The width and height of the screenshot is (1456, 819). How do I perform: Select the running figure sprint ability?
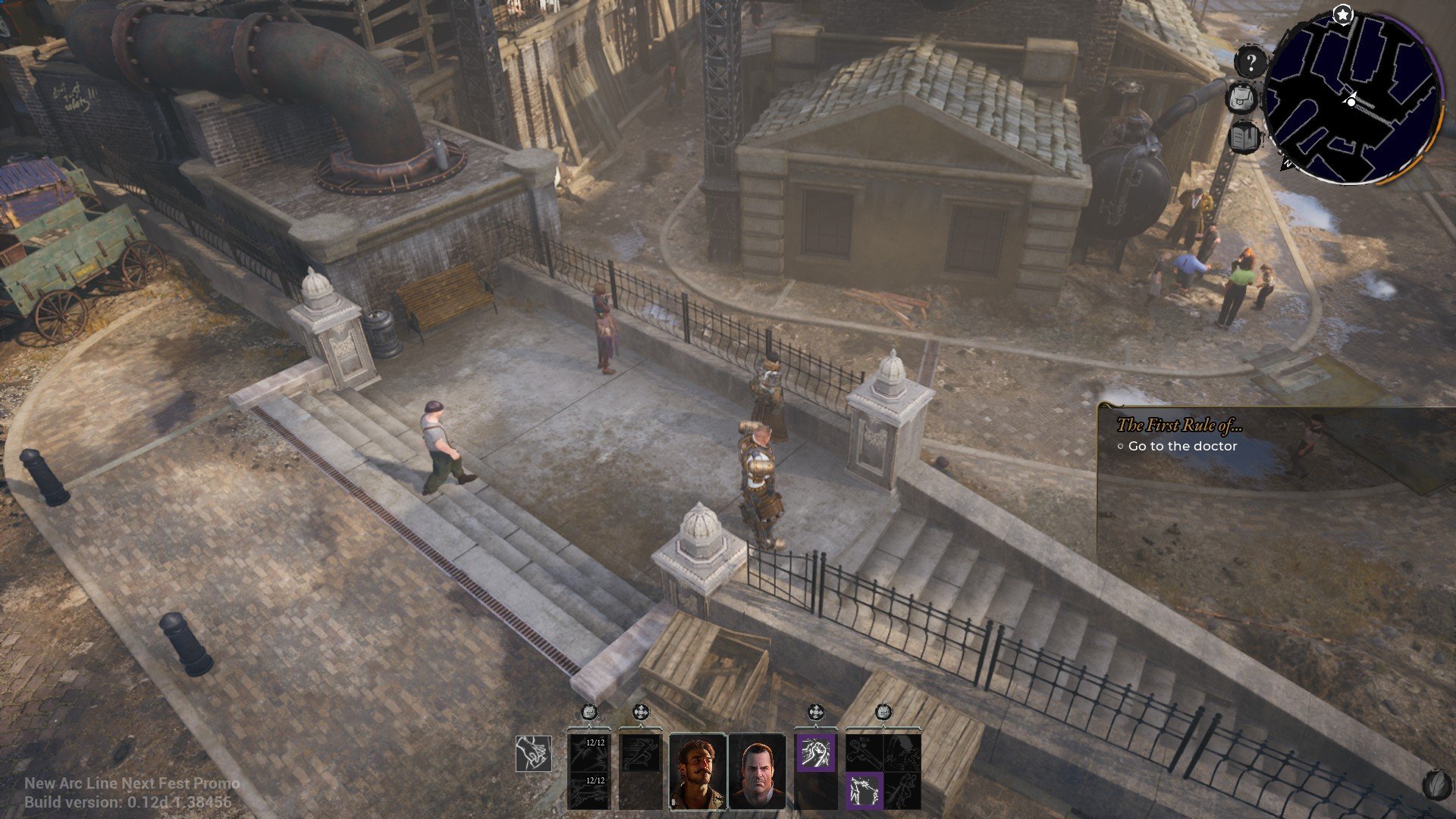(x=641, y=752)
